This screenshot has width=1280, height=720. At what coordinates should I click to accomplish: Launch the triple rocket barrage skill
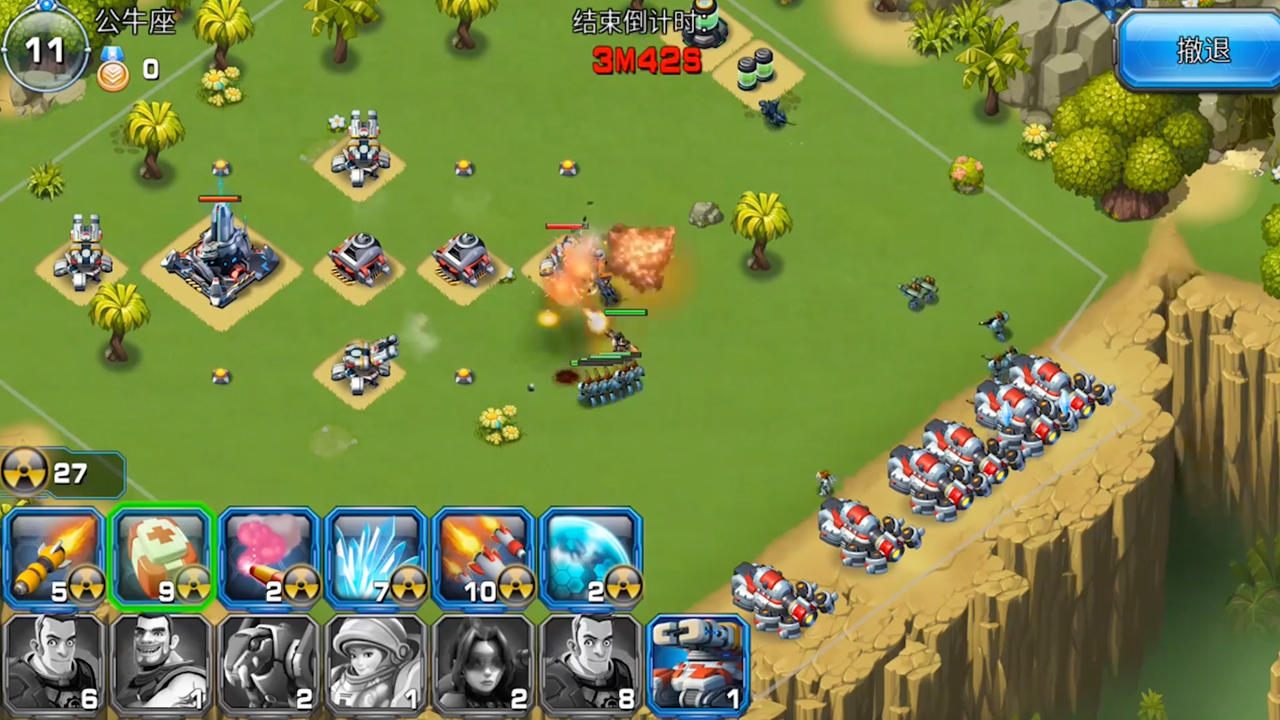click(482, 555)
